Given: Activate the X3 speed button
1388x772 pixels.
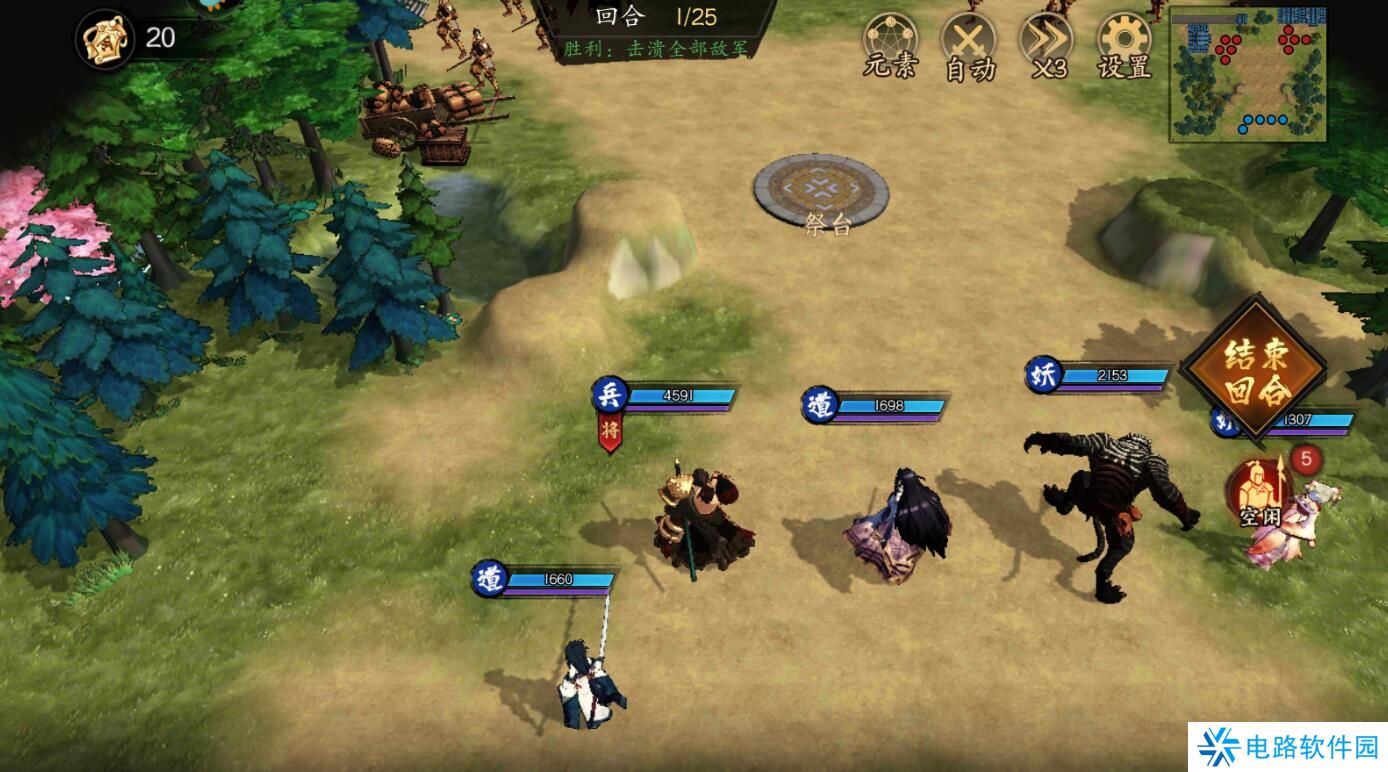Looking at the screenshot, I should pyautogui.click(x=1047, y=46).
